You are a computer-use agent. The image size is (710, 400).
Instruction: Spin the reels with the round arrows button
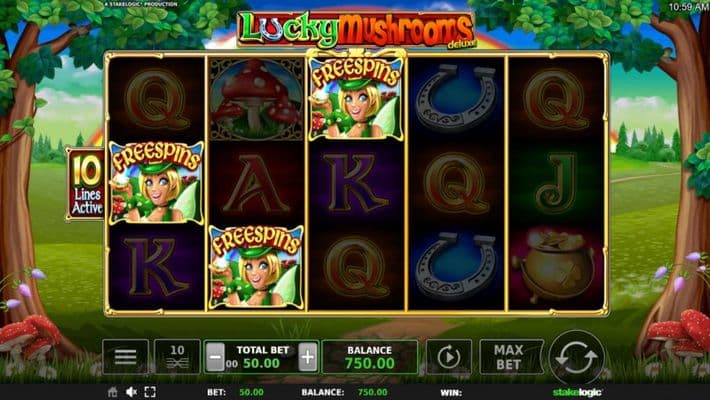tap(576, 357)
